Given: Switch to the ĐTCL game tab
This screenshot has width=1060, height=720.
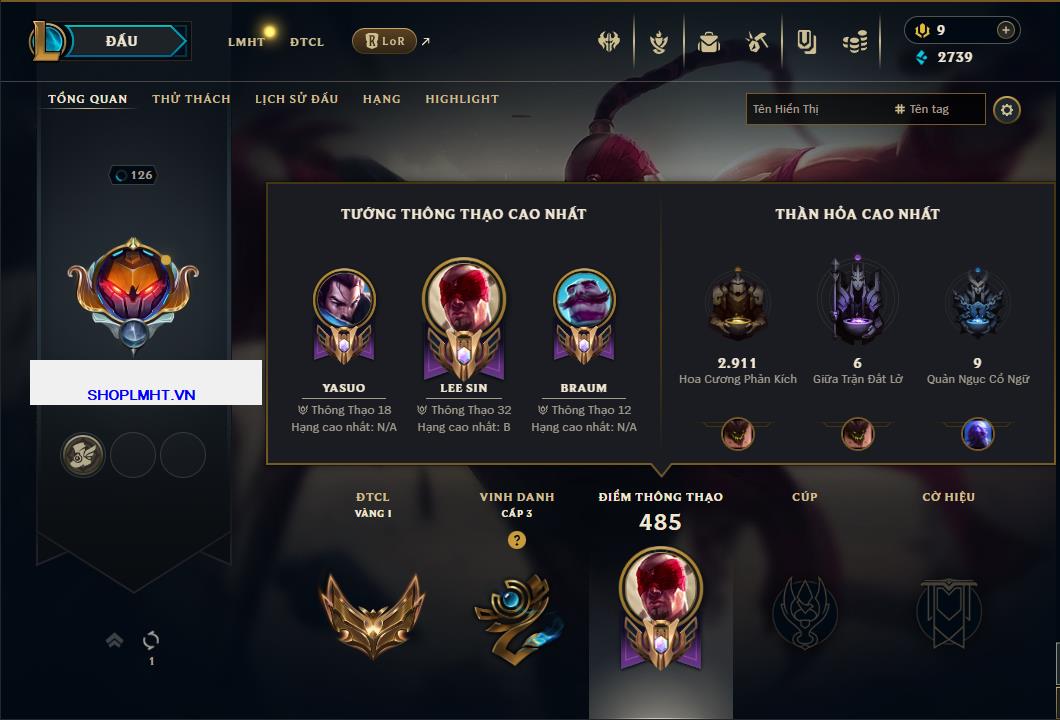Looking at the screenshot, I should (307, 42).
